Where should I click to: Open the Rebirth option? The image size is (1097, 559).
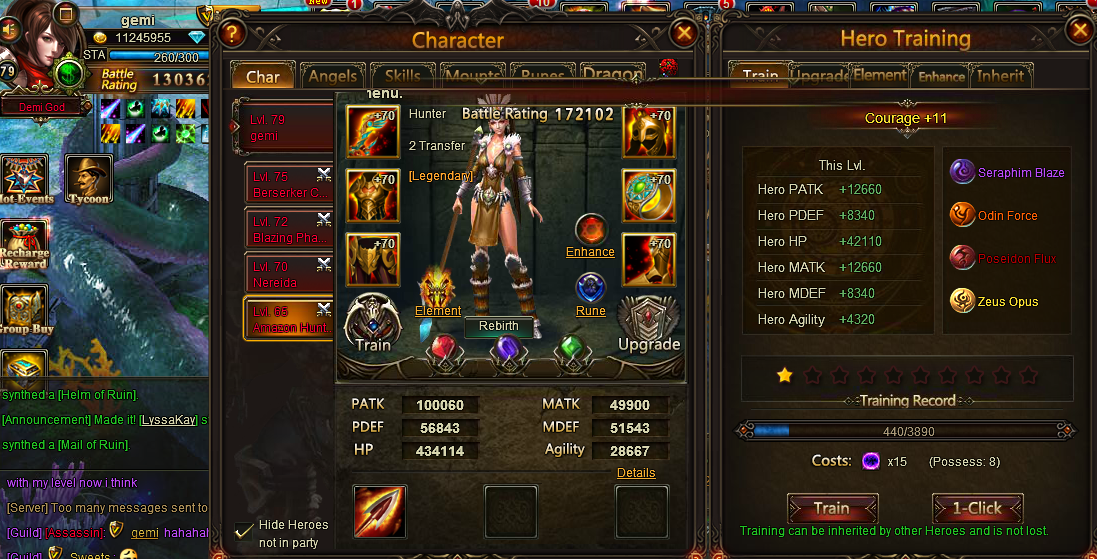pos(498,326)
